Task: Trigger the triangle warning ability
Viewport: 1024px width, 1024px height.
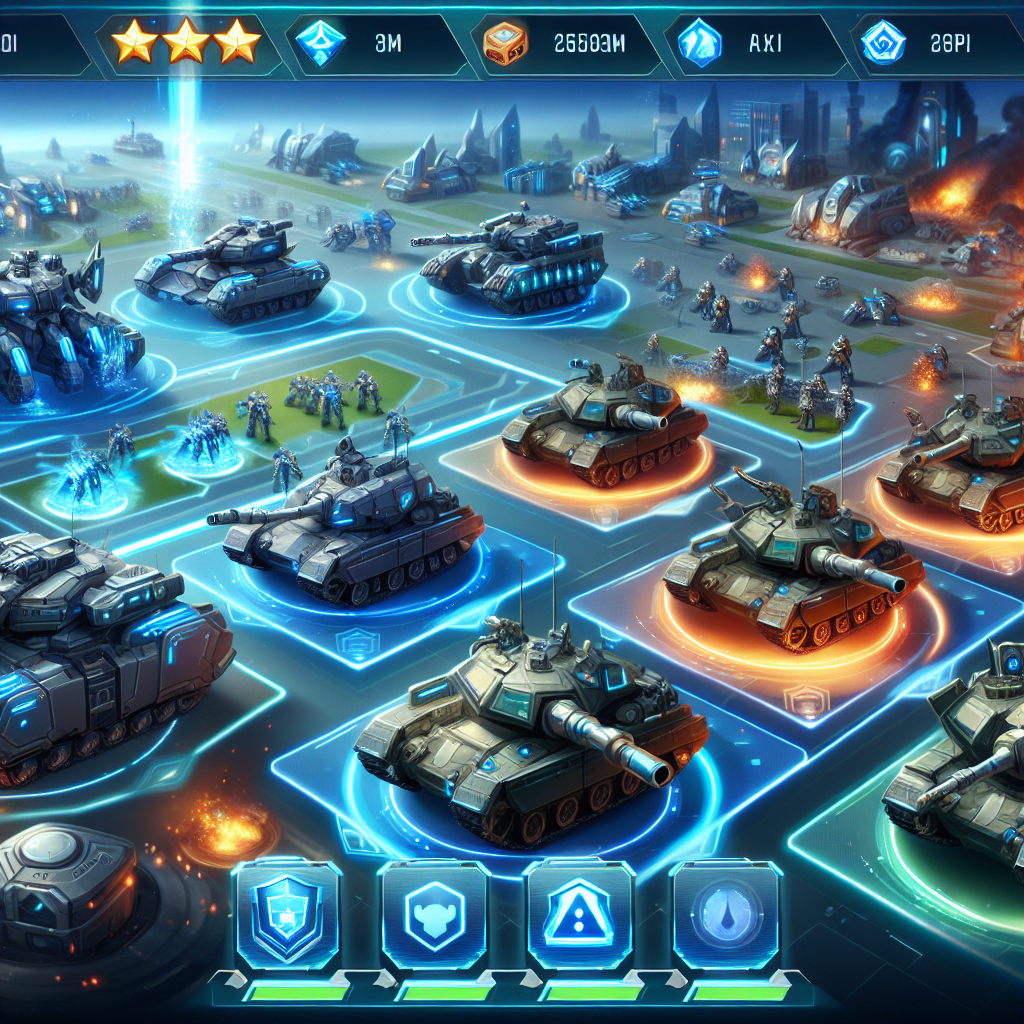Action: 580,913
